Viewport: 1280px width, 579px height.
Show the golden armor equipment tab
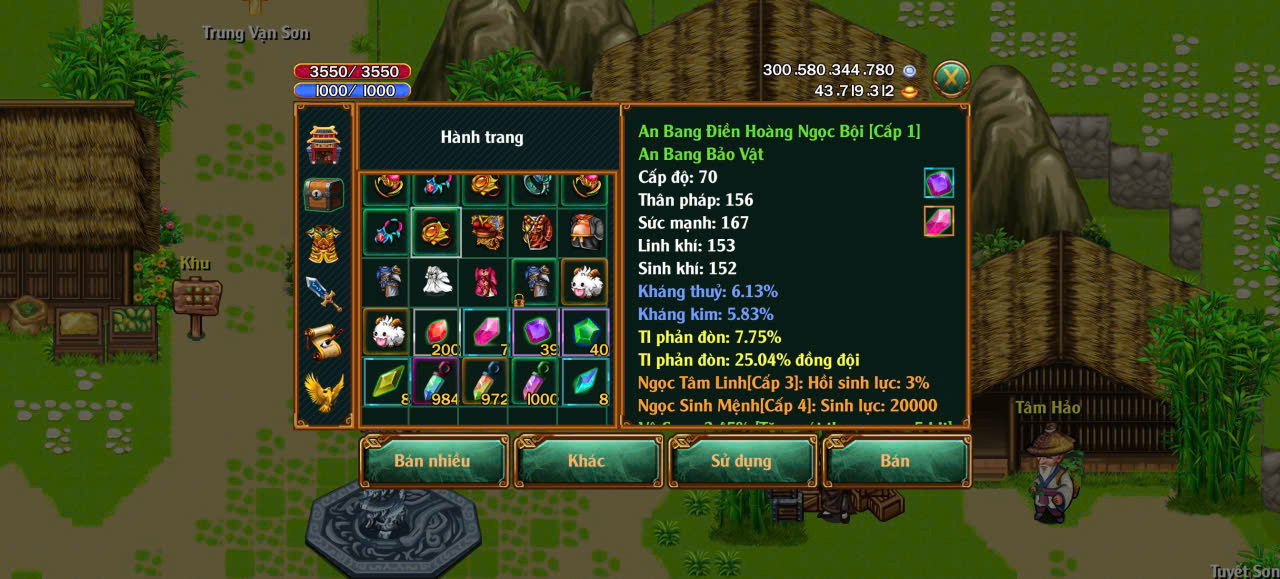tap(324, 244)
